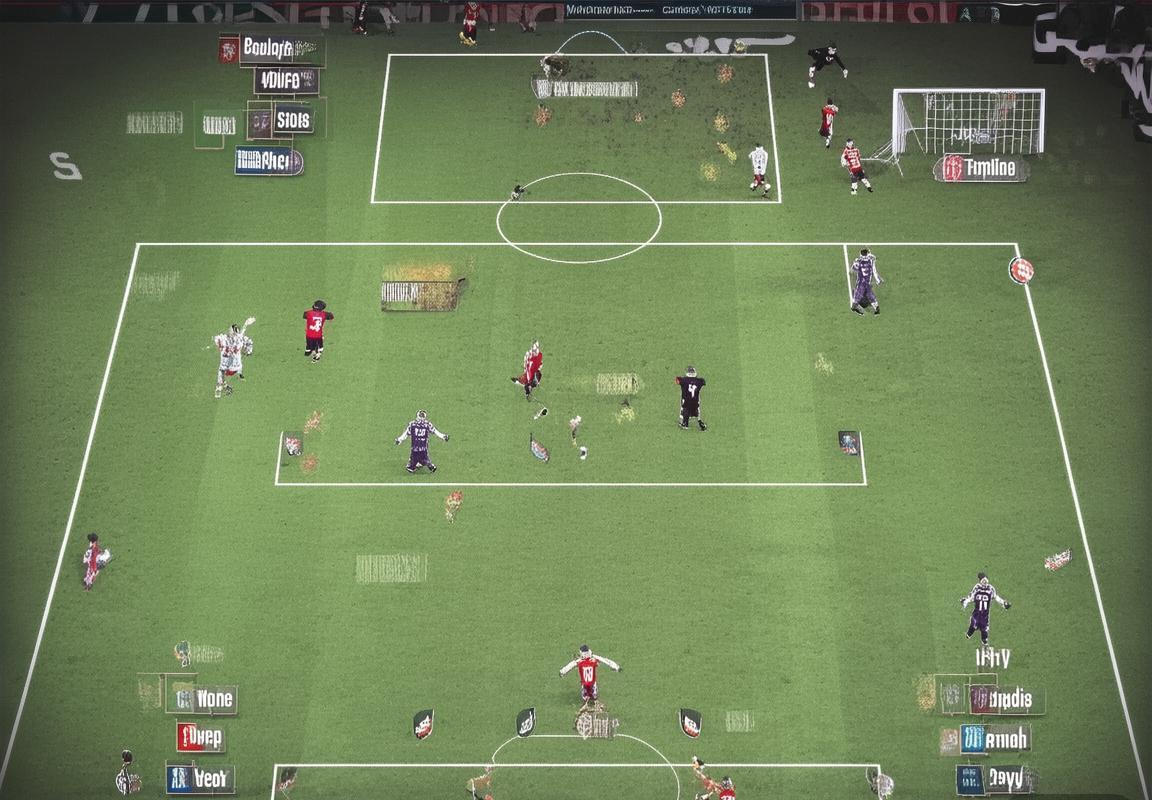Choose the 'Wone' option
The image size is (1152, 800).
click(x=203, y=699)
